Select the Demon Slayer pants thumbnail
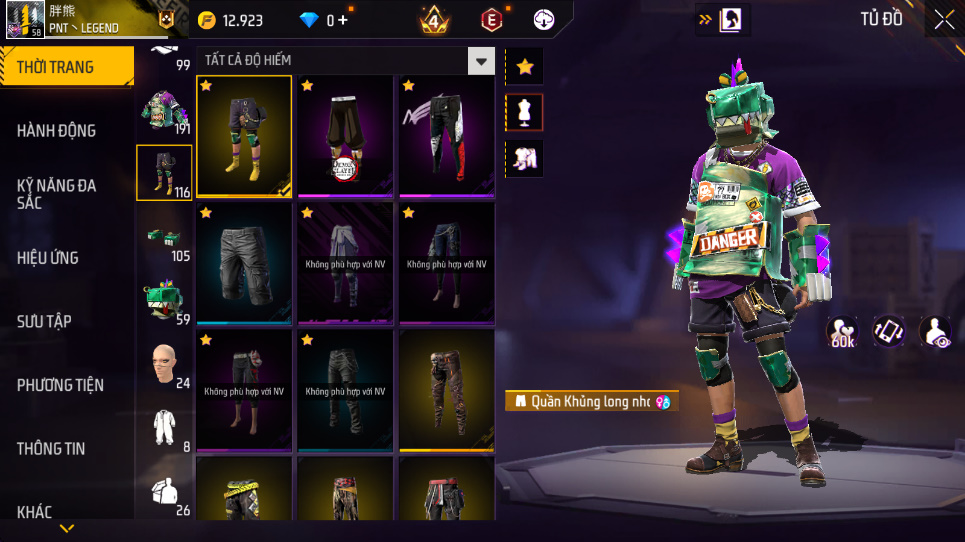The image size is (965, 542). [x=345, y=136]
